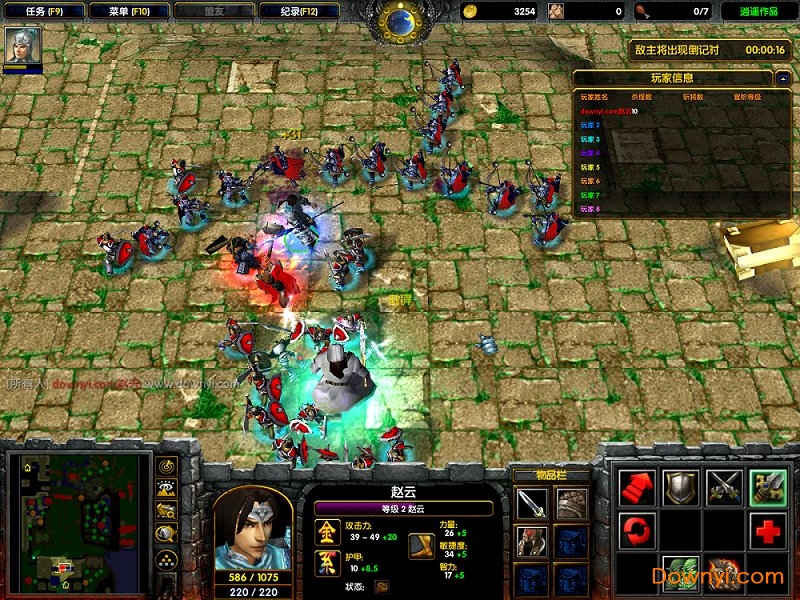This screenshot has height=600, width=800.
Task: Select Zhao Yun's hero portrait
Action: [x=252, y=528]
